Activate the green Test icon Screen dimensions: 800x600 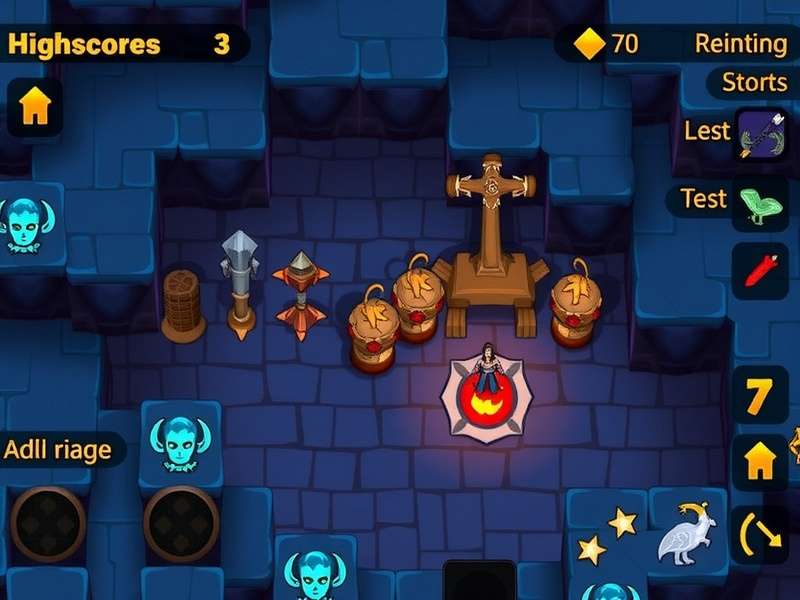tap(761, 203)
